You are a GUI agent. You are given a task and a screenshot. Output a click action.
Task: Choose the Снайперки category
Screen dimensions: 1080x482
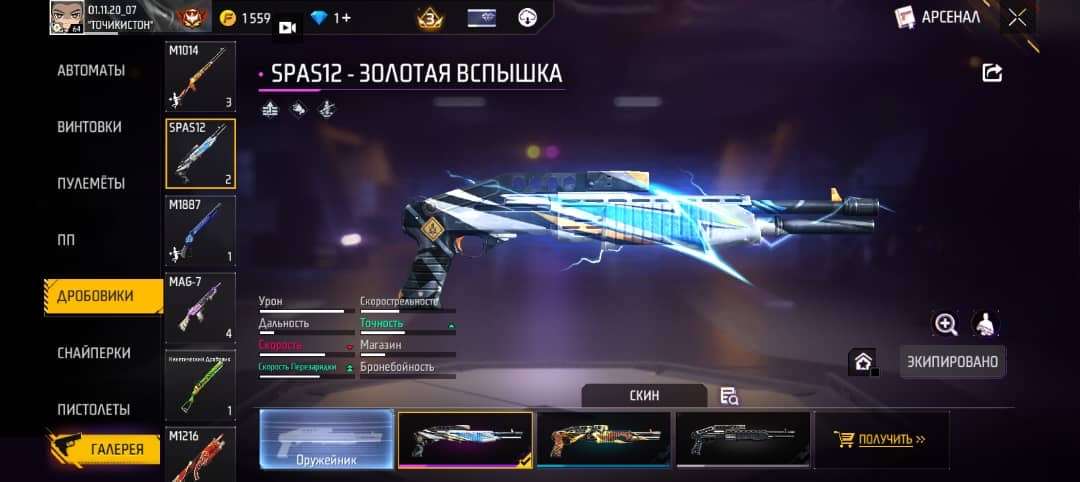point(94,353)
